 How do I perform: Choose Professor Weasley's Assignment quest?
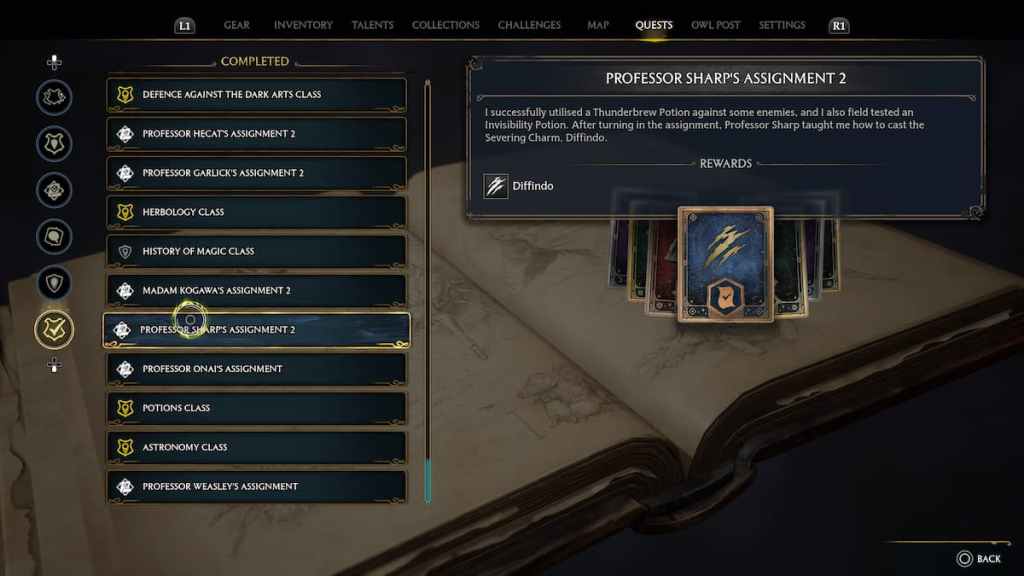pyautogui.click(x=256, y=486)
